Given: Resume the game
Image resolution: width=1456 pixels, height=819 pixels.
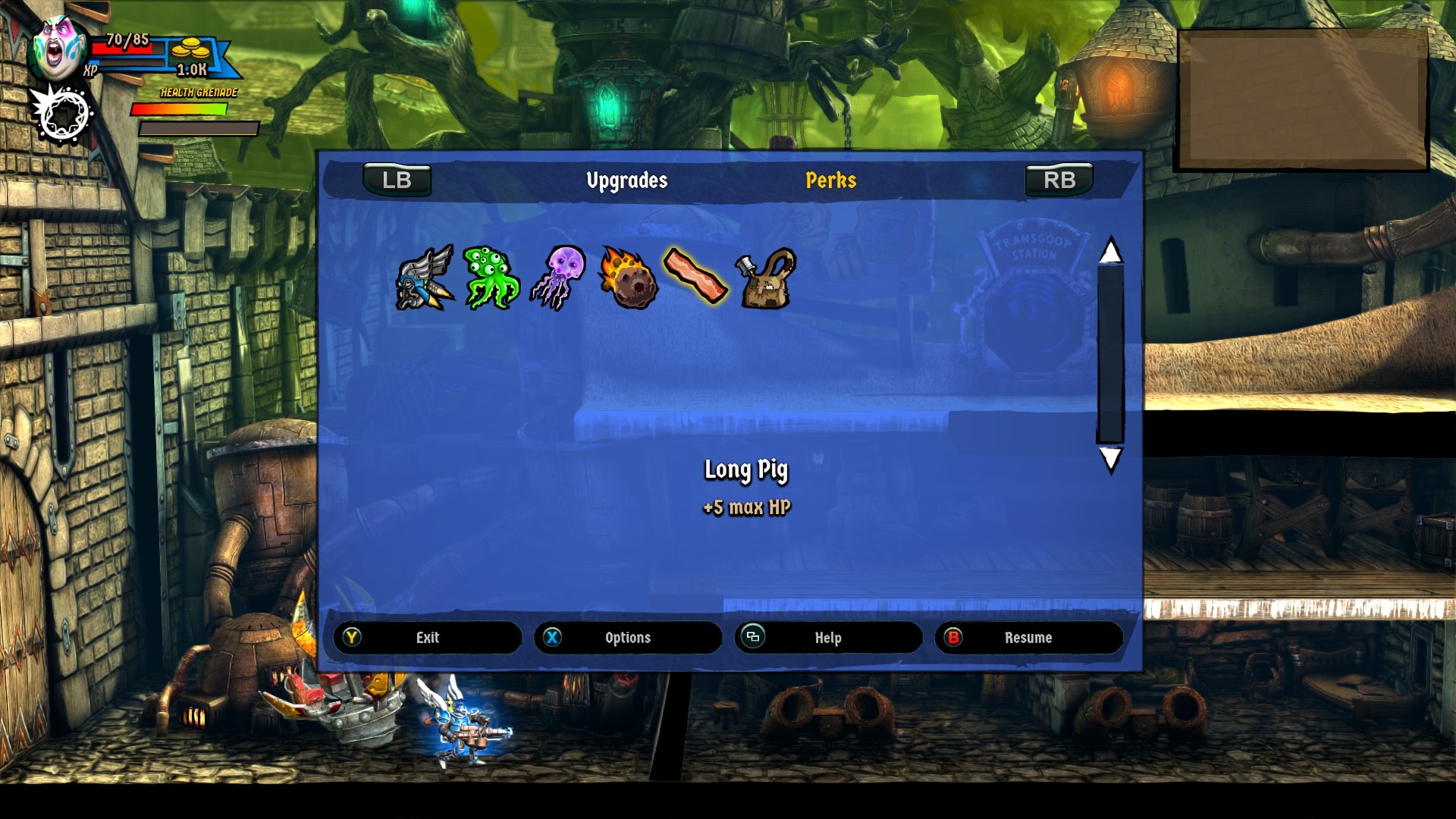Looking at the screenshot, I should (x=1028, y=638).
